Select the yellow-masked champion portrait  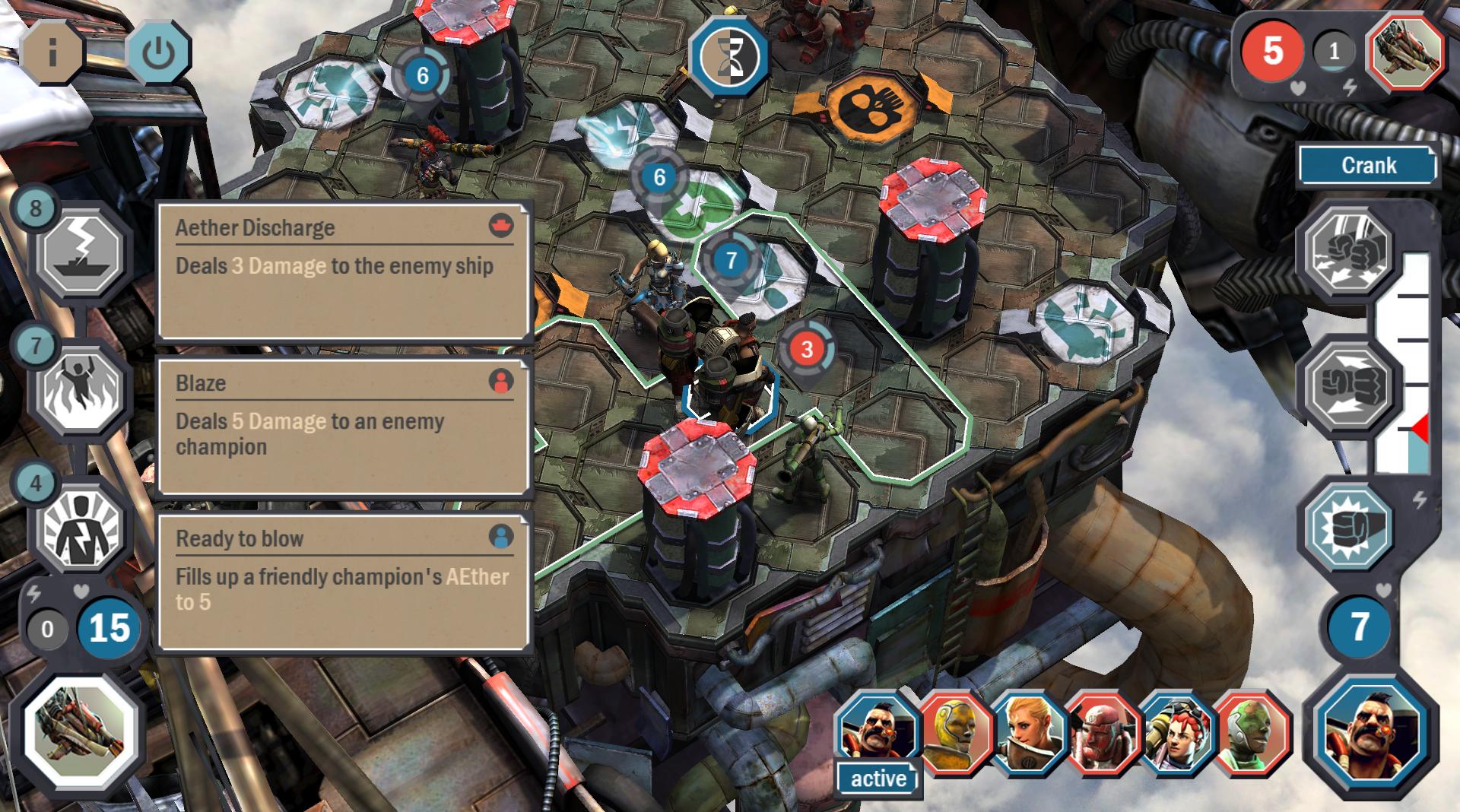(954, 733)
